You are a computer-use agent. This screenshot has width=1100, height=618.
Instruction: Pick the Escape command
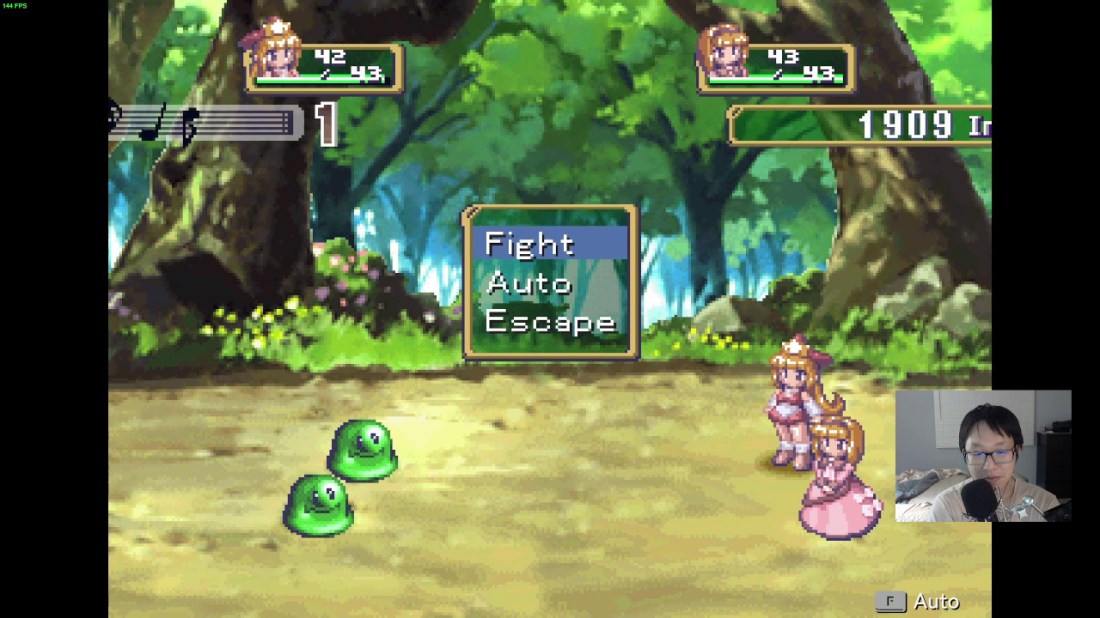pos(550,322)
